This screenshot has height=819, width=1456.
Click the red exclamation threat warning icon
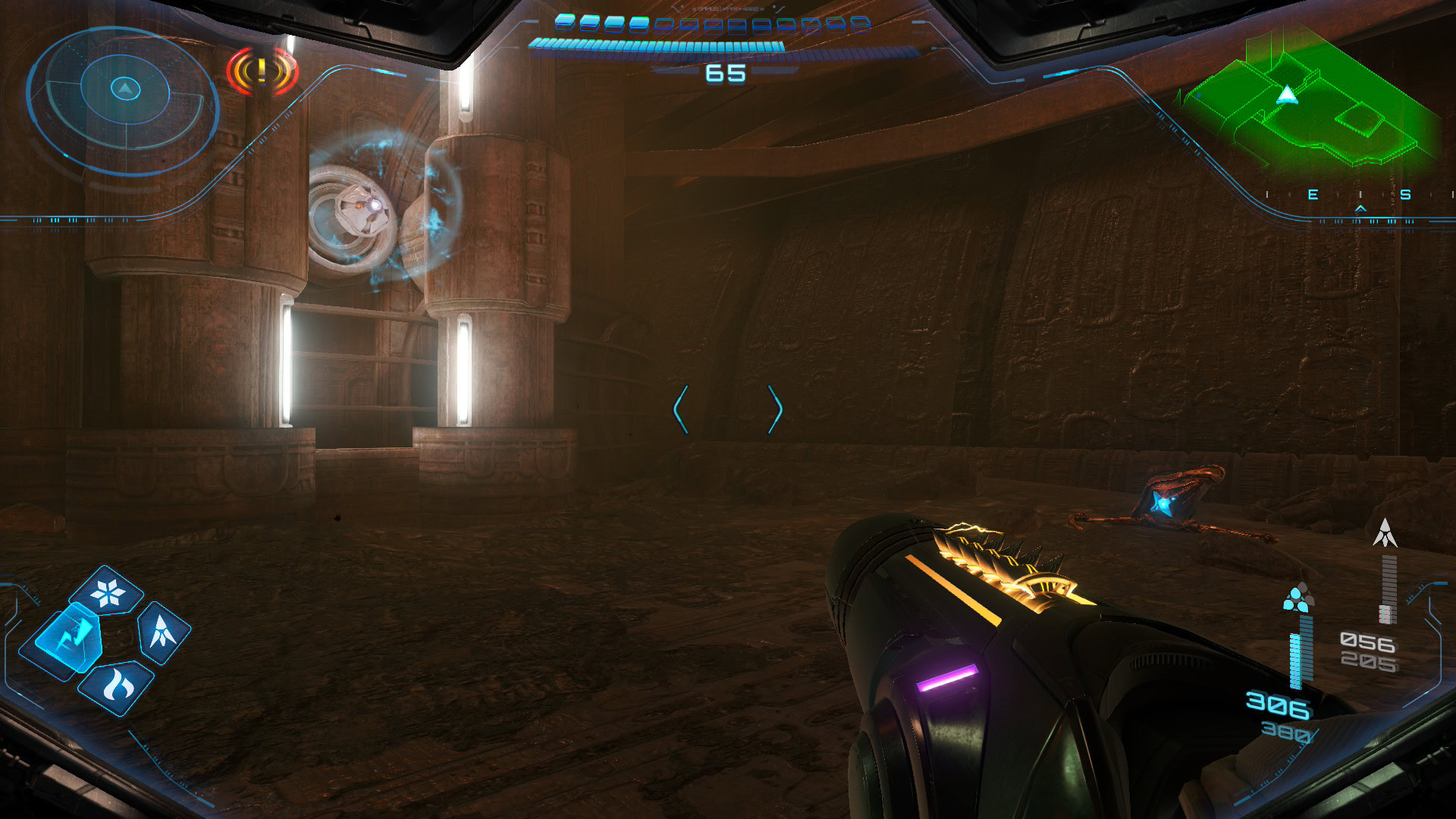pos(262,72)
